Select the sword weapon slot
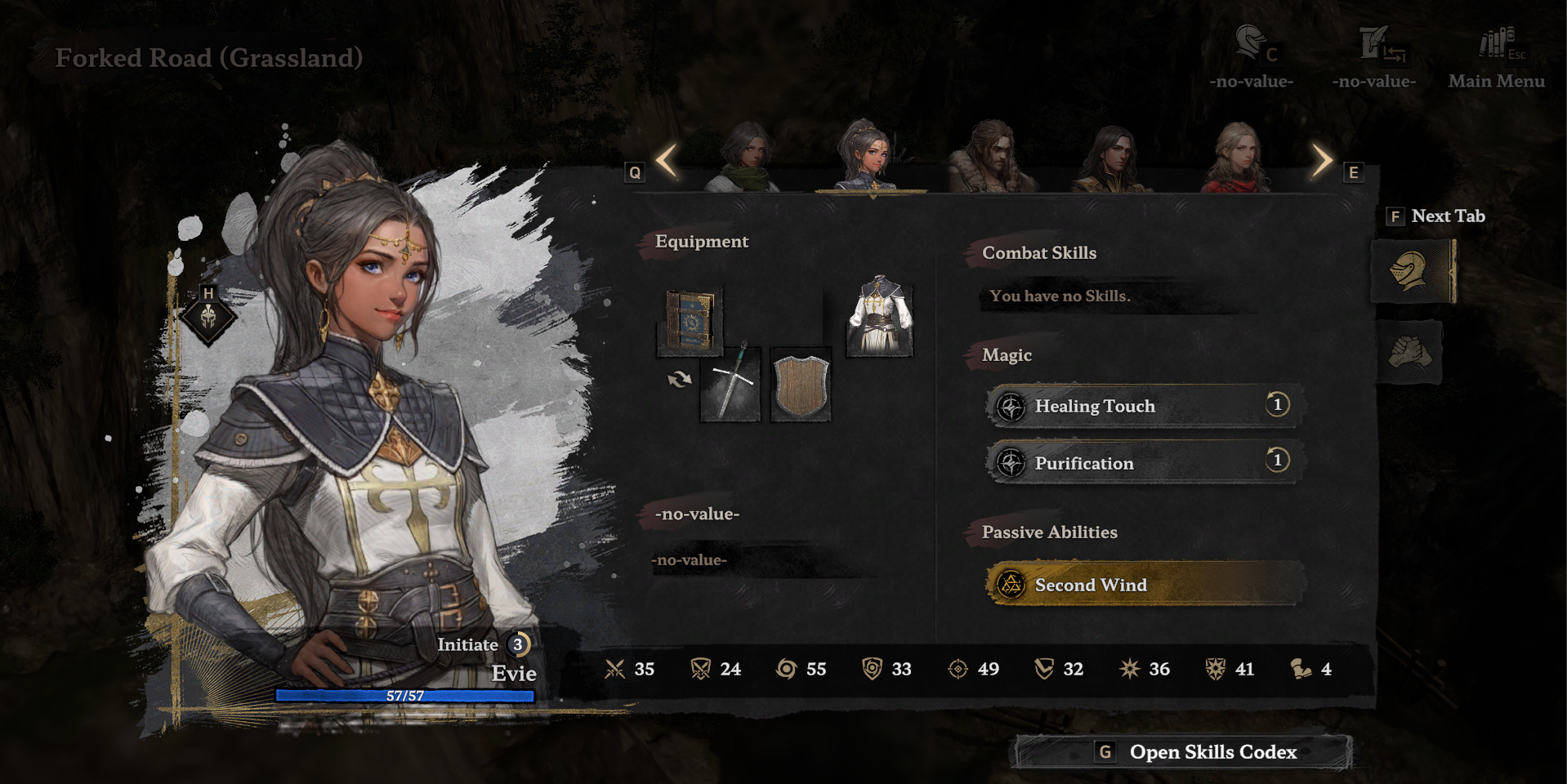 (x=731, y=384)
